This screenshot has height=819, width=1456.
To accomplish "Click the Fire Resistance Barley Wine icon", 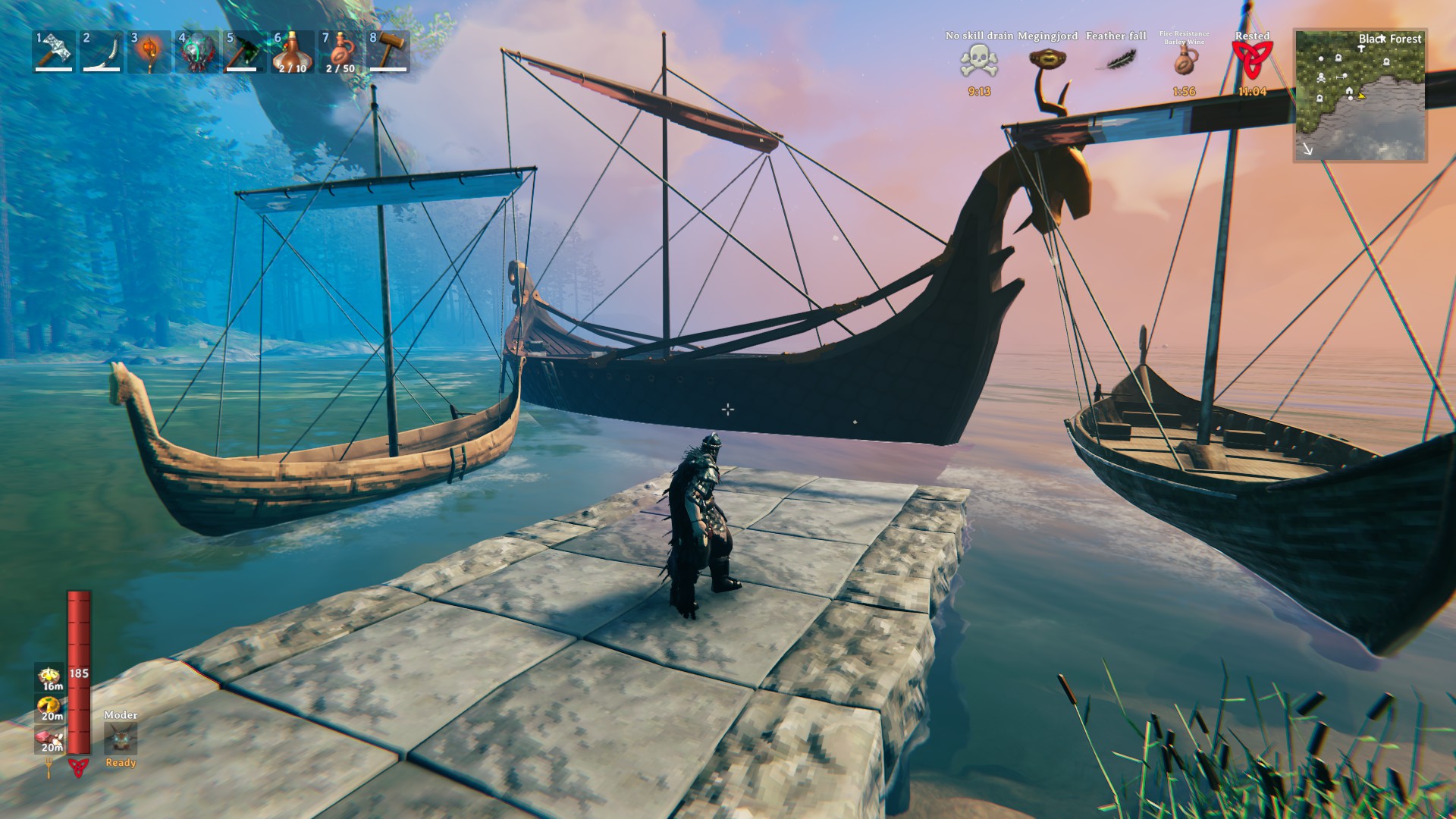I will pos(1183,62).
